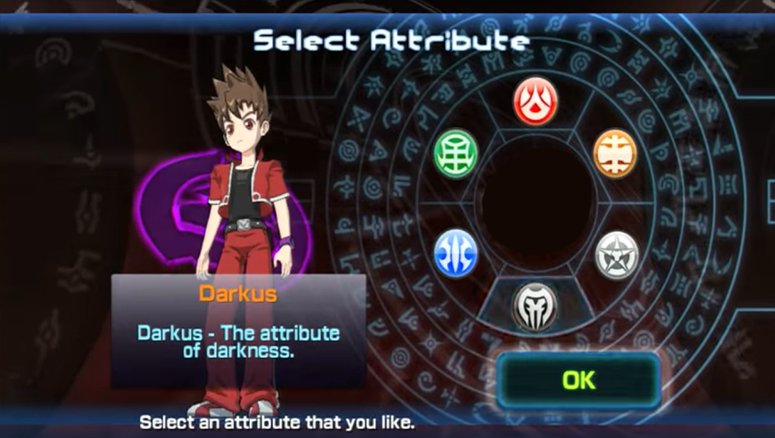Select the blue Aquos attribute icon
Image resolution: width=775 pixels, height=438 pixels.
[456, 252]
